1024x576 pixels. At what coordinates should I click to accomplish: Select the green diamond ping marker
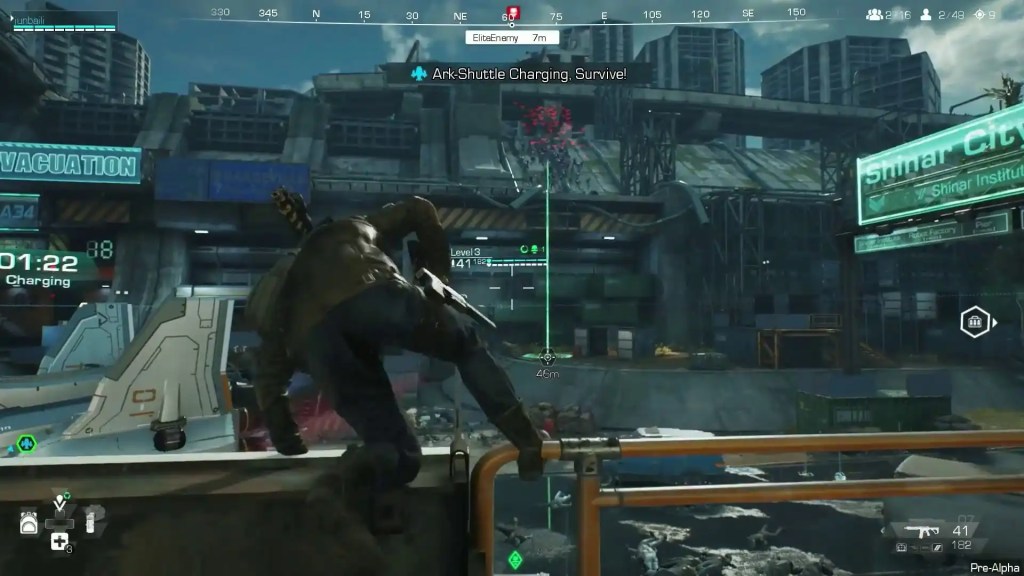[515, 559]
